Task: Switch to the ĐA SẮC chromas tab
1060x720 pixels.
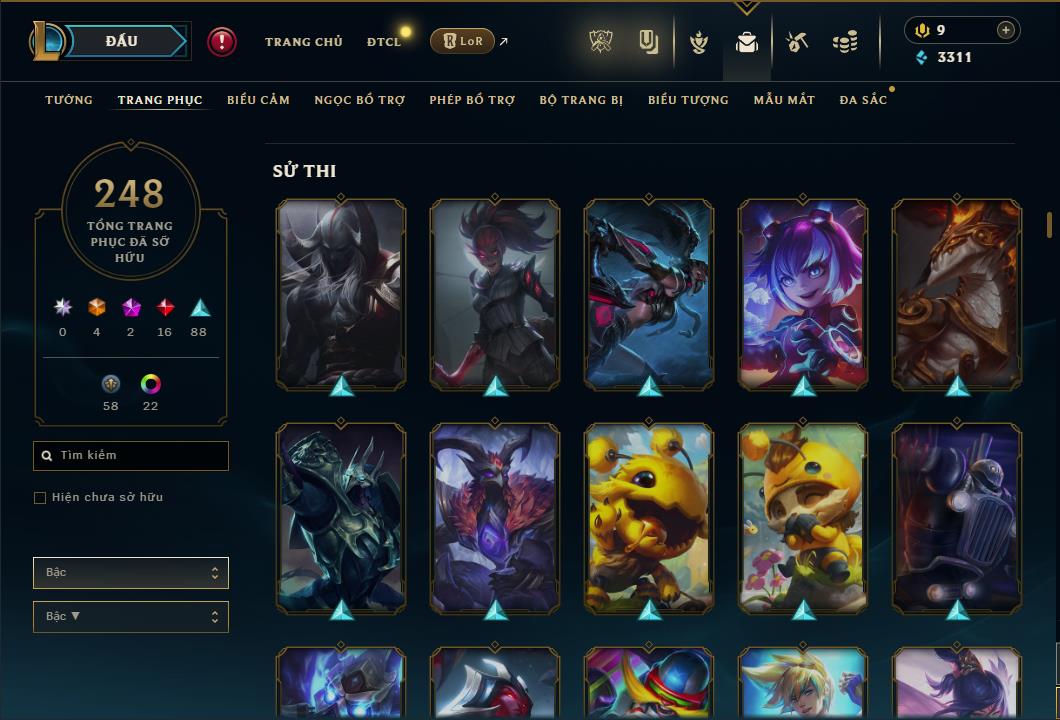Action: coord(863,100)
